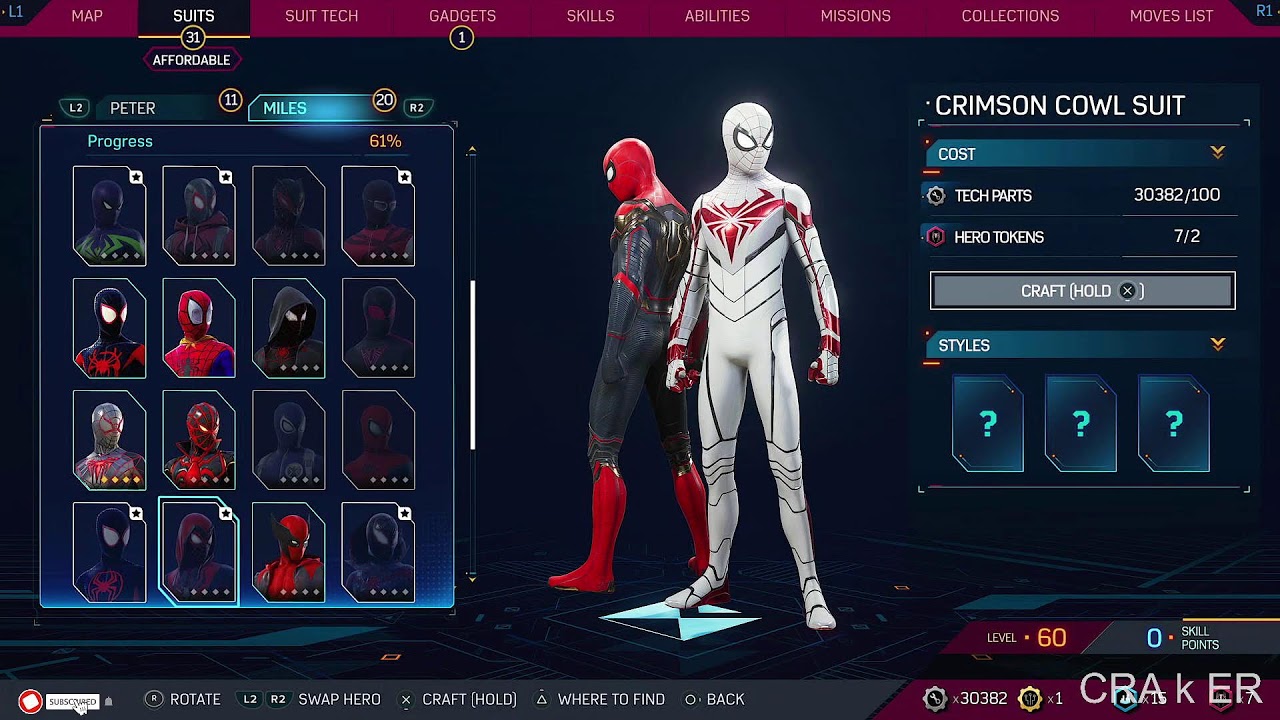Viewport: 1280px width, 720px height.
Task: Open the Gadgets tab
Action: [x=462, y=16]
